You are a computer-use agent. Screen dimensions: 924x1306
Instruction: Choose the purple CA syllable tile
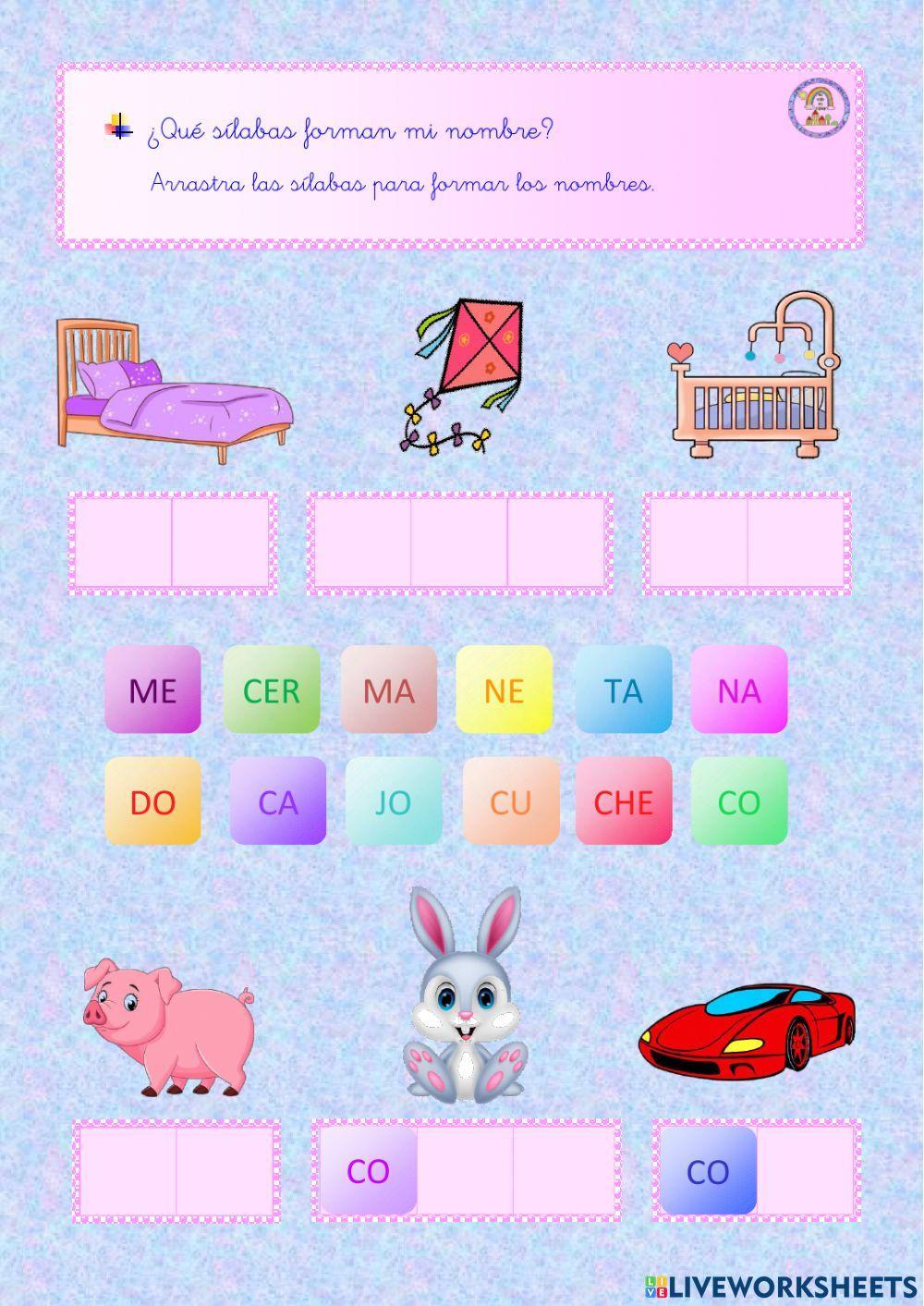pyautogui.click(x=278, y=801)
